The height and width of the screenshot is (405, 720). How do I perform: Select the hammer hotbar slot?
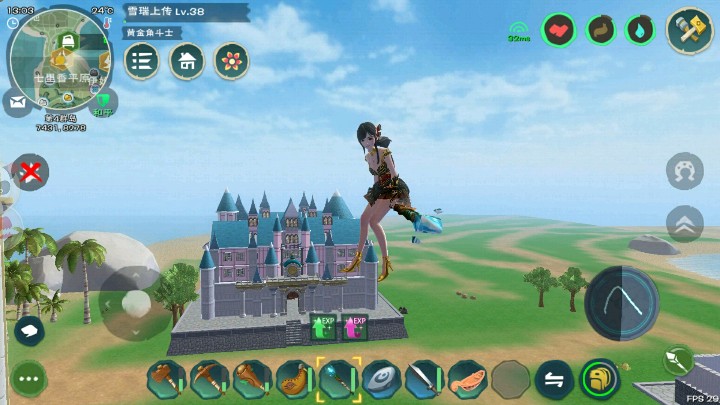(x=165, y=379)
